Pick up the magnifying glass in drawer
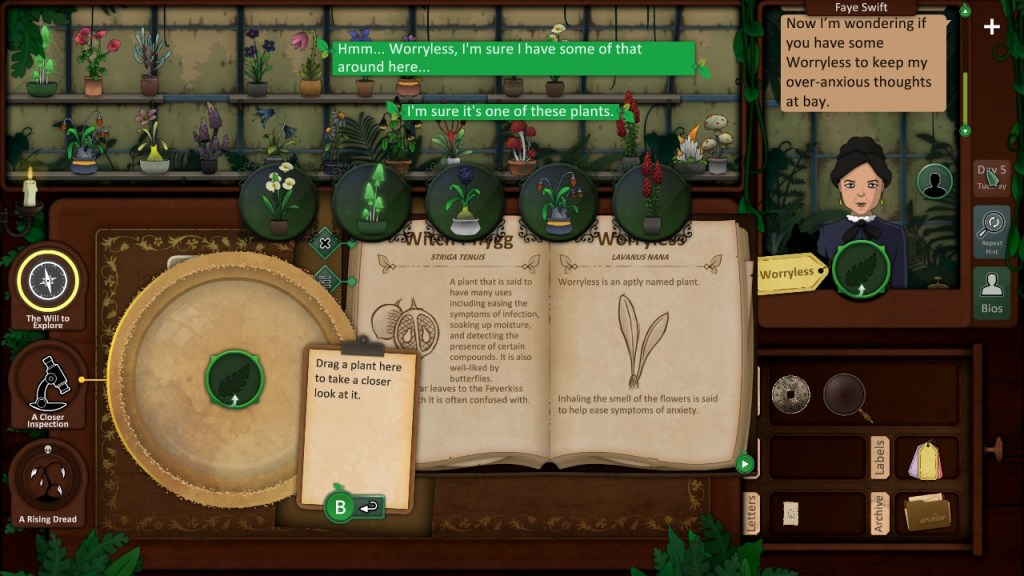The image size is (1024, 576). pyautogui.click(x=846, y=394)
